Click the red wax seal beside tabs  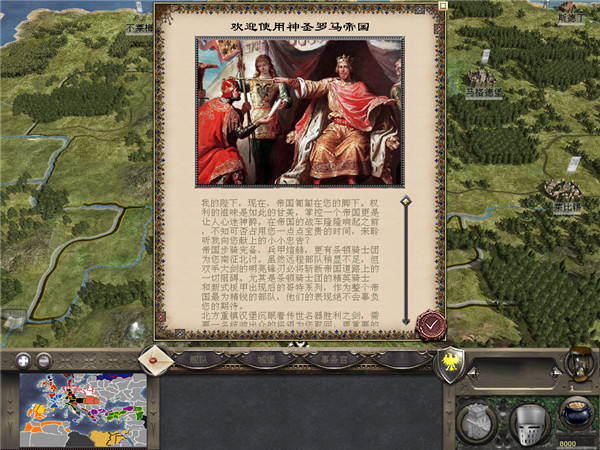coord(154,355)
